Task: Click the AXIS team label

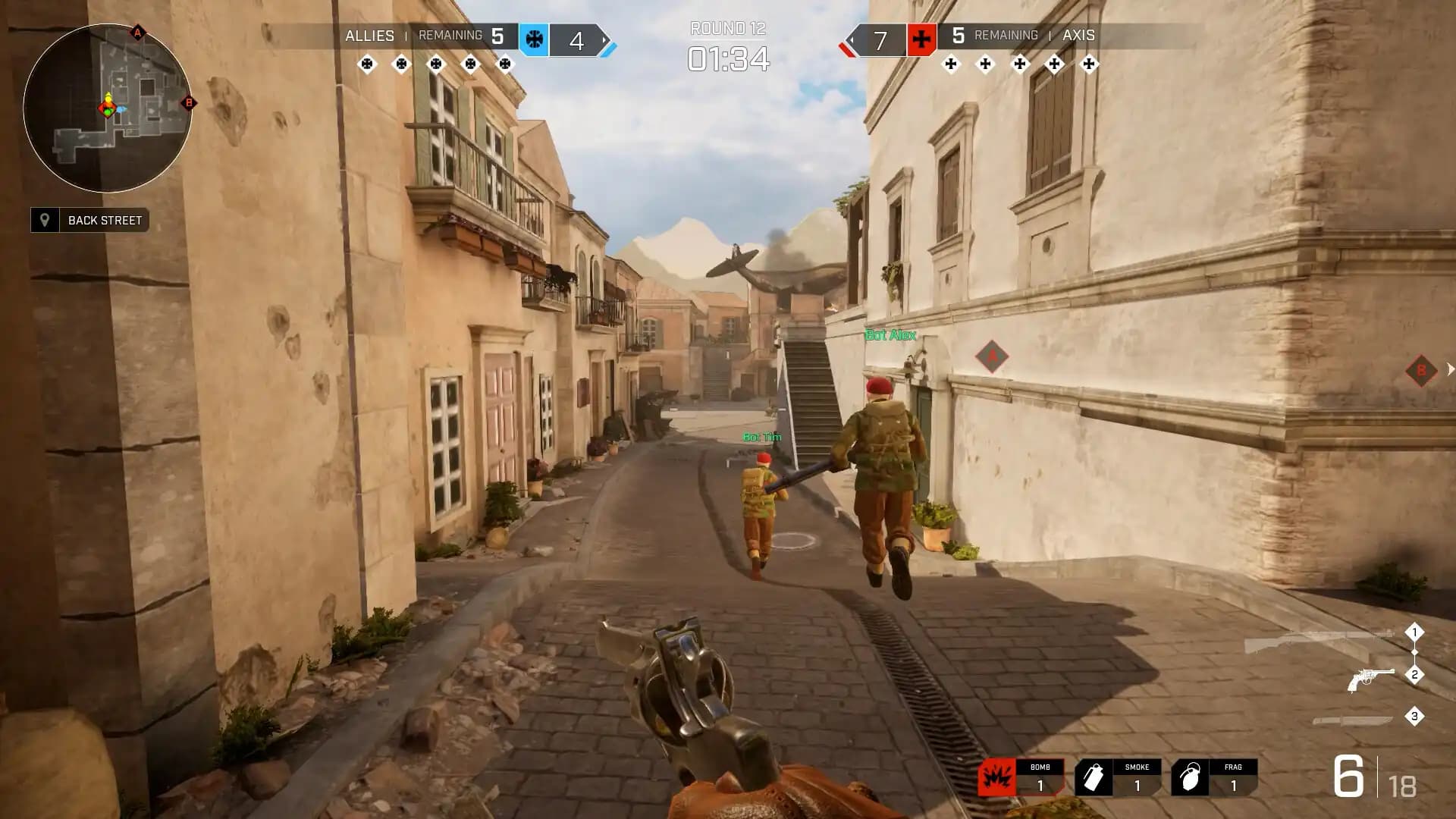Action: [1080, 36]
